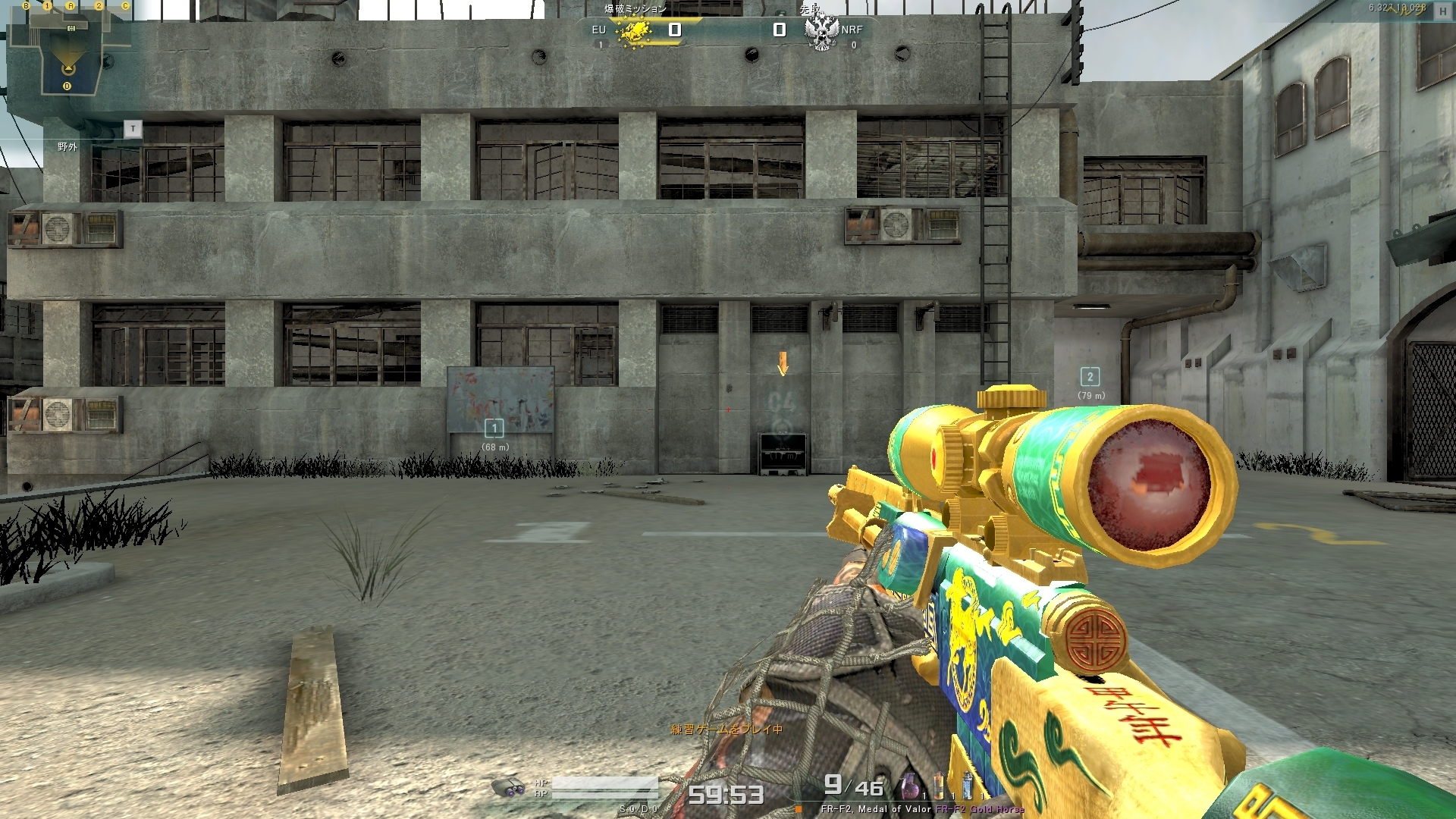Select the binoculars equipment icon
The height and width of the screenshot is (819, 1456).
point(508,787)
